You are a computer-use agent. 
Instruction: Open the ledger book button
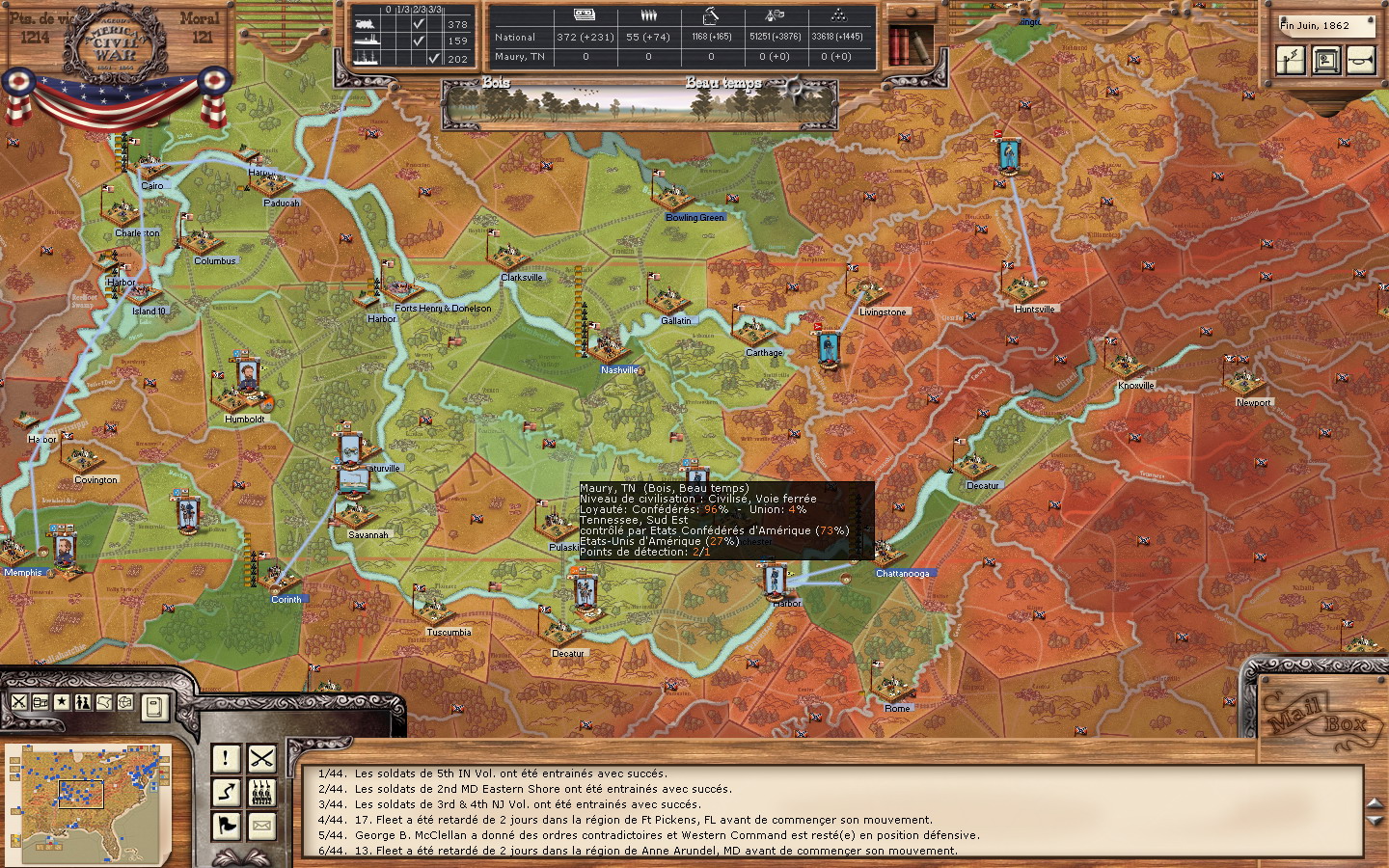tap(154, 707)
